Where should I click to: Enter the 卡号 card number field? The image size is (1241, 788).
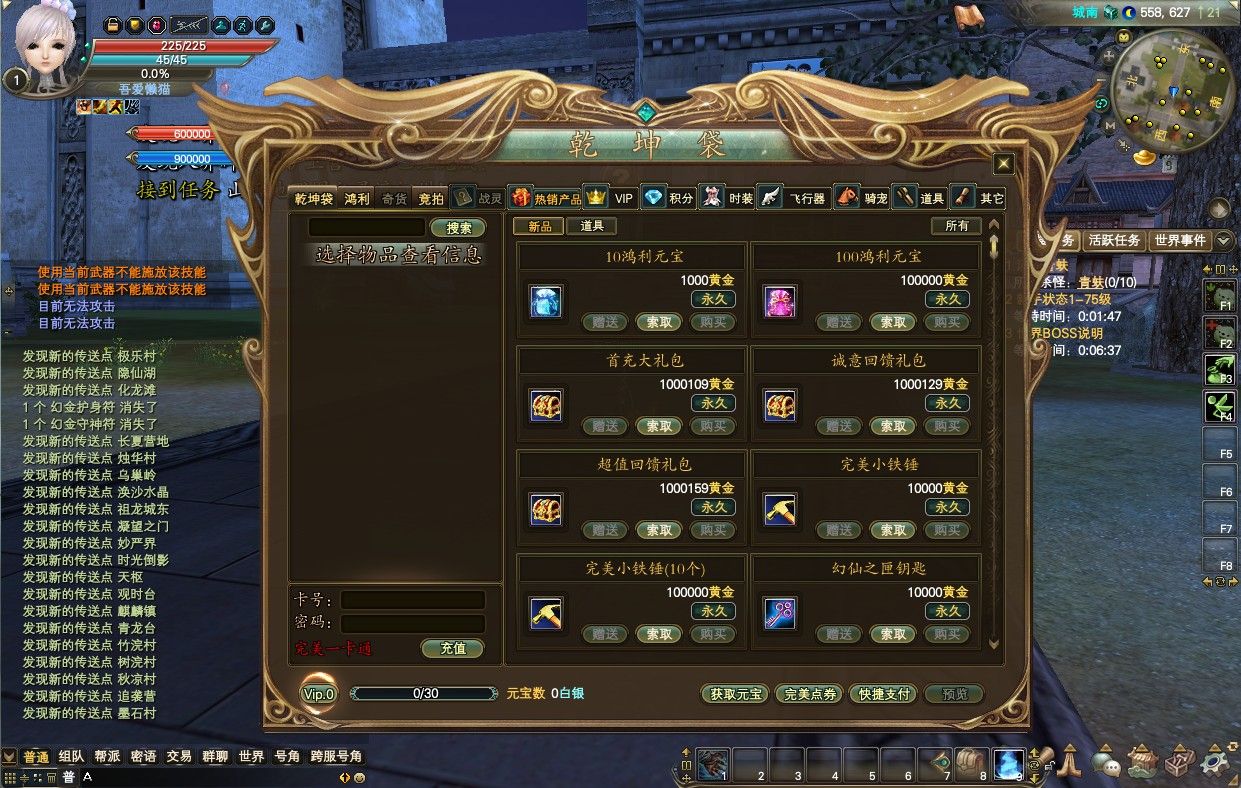point(412,600)
